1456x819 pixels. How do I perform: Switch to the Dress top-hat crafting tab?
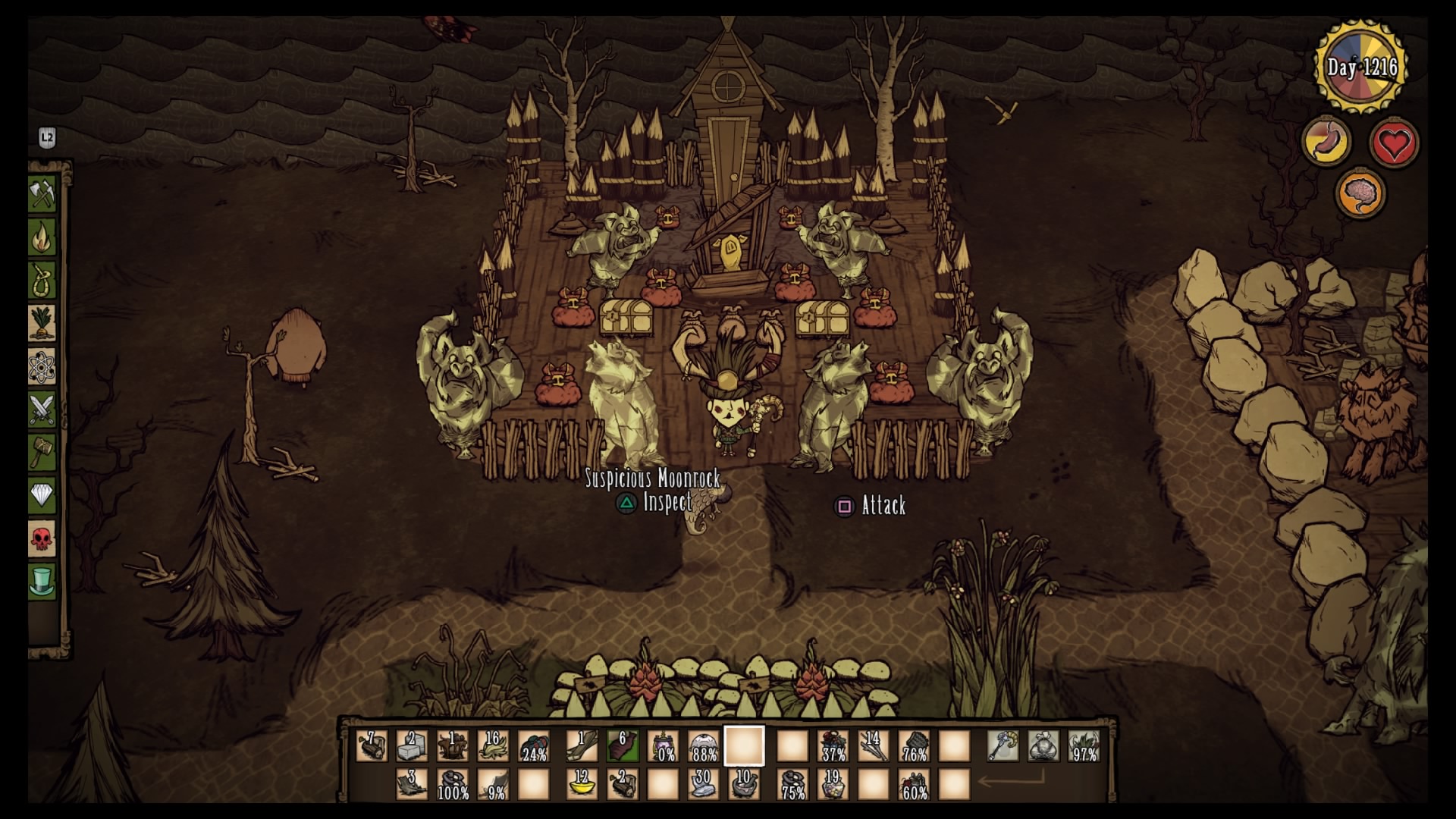pos(42,582)
